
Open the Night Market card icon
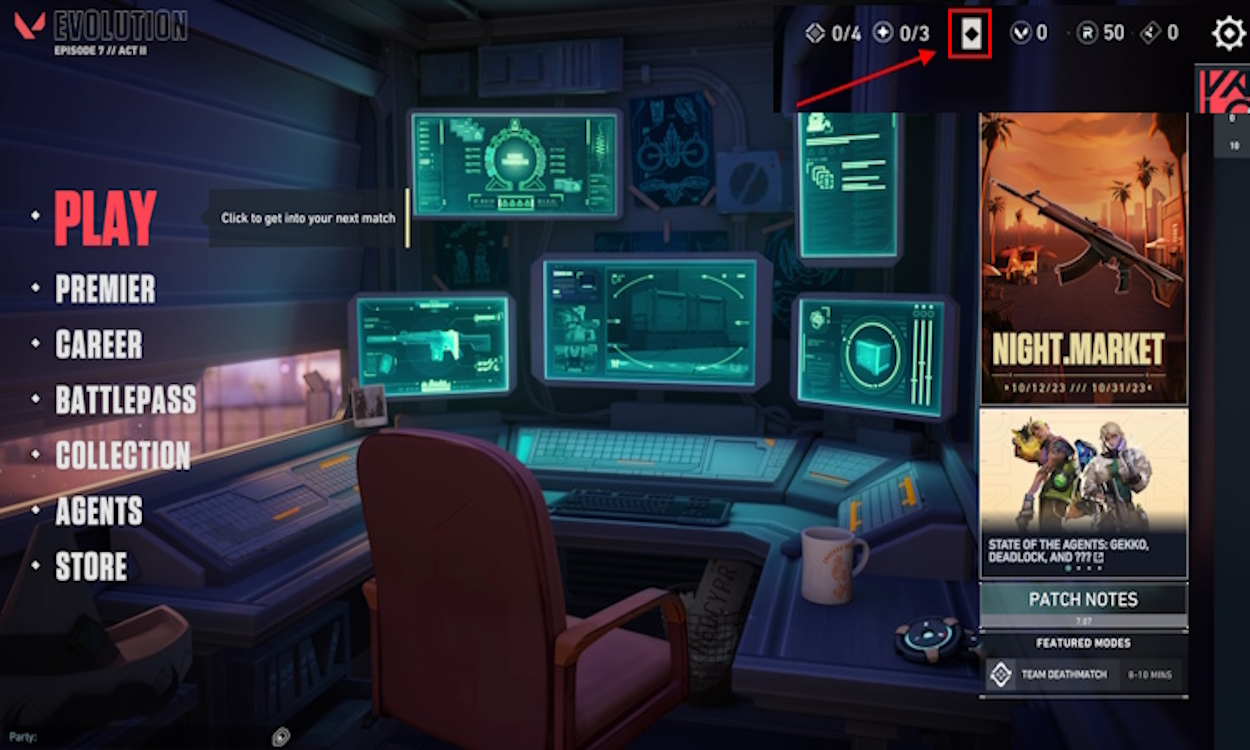(x=969, y=35)
